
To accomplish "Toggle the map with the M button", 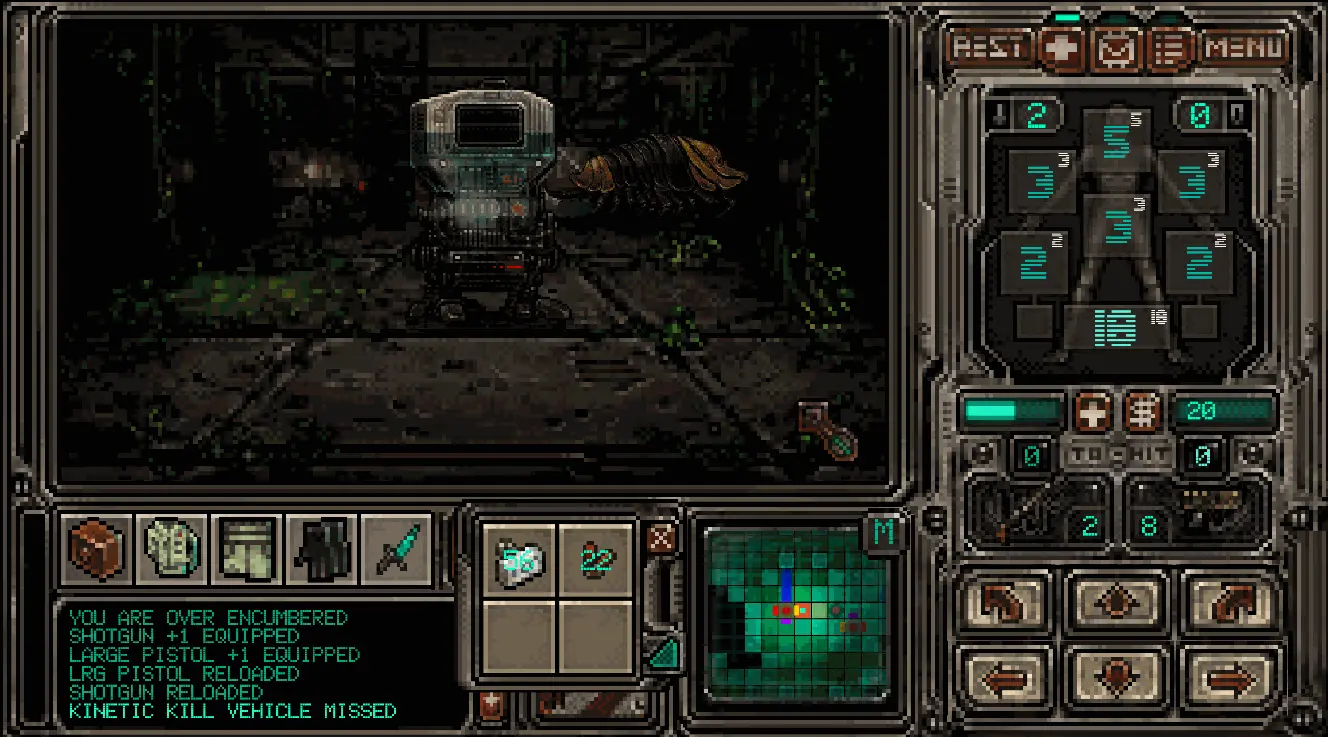I will [884, 532].
